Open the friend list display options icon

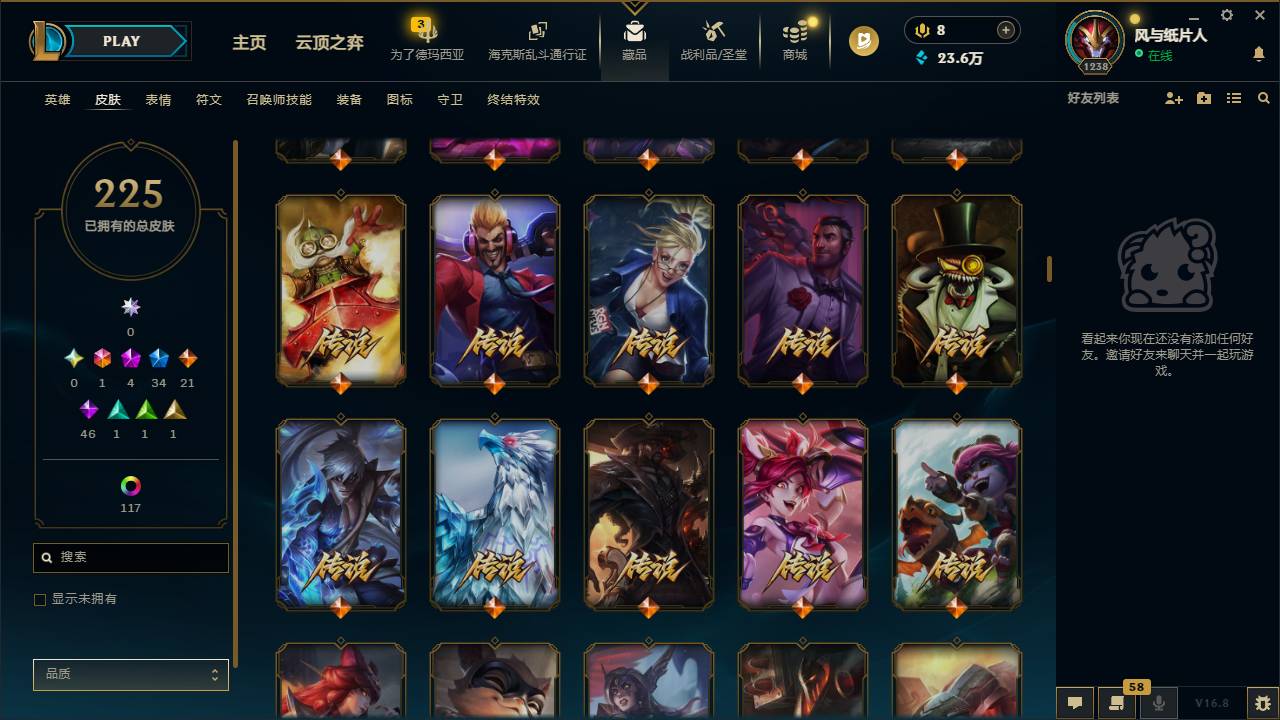(x=1234, y=97)
